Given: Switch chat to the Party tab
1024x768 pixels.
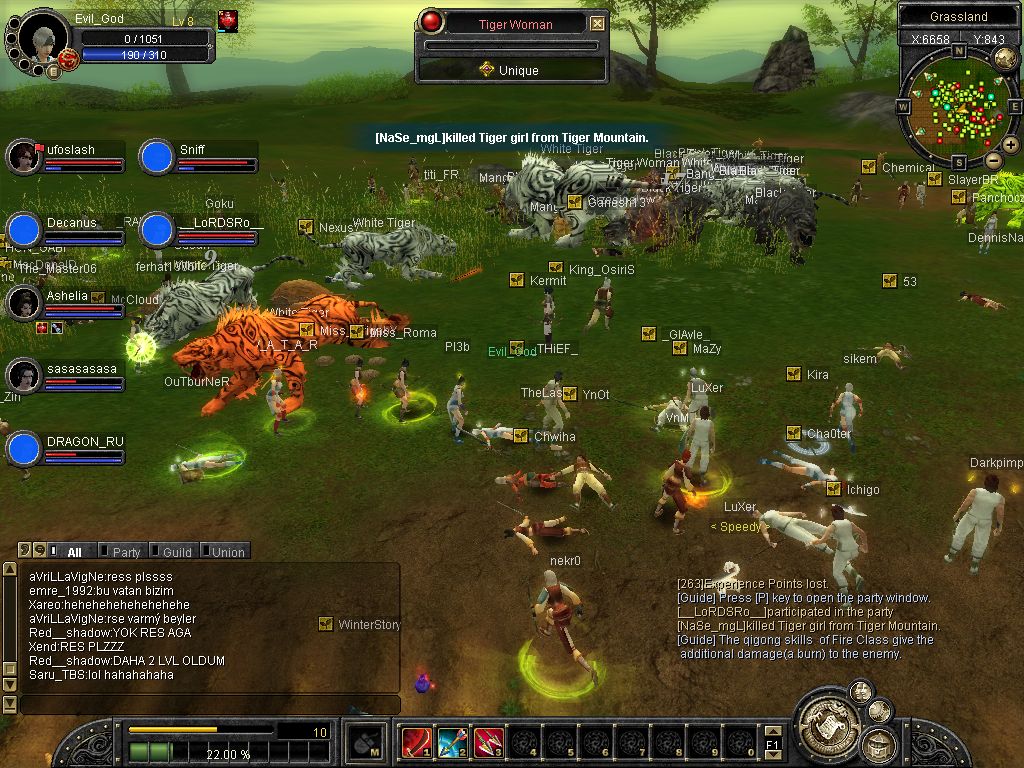Looking at the screenshot, I should (x=126, y=551).
